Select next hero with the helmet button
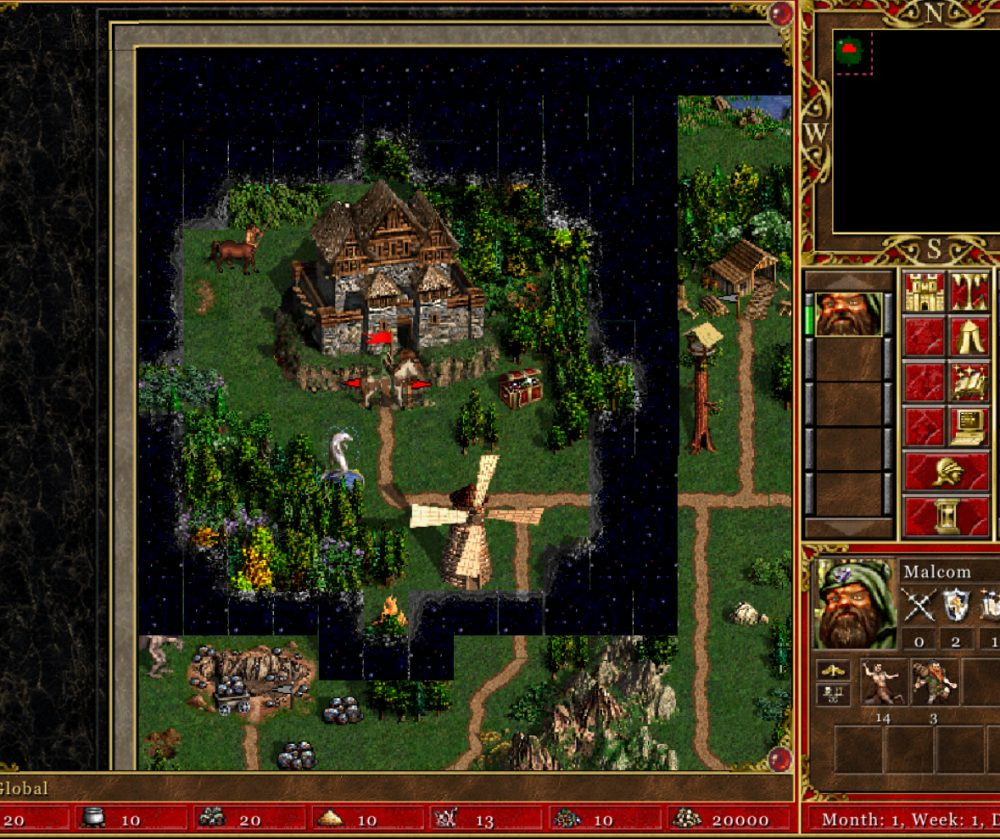This screenshot has width=1000, height=839. click(947, 472)
